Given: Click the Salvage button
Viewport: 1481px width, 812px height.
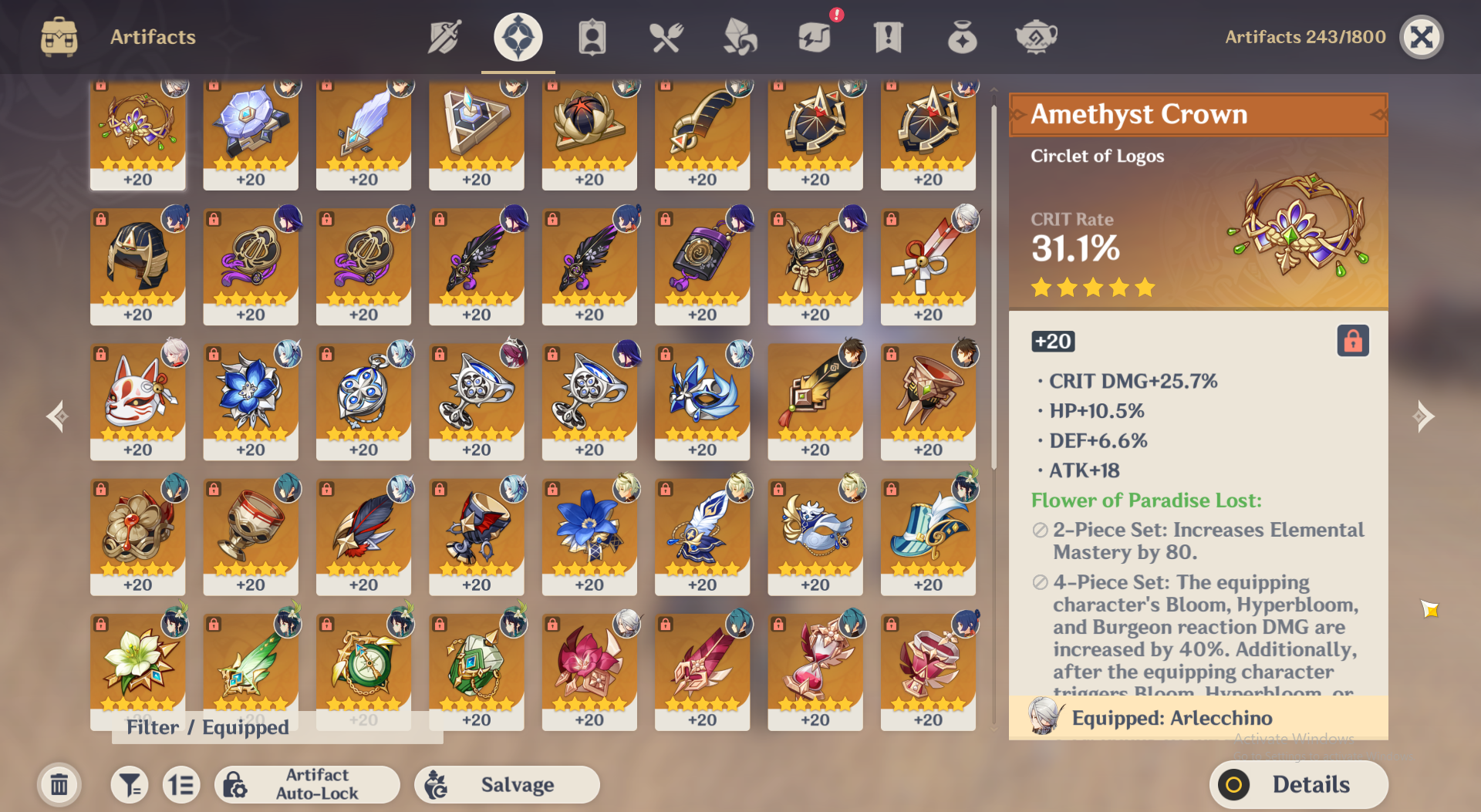Looking at the screenshot, I should [x=507, y=785].
